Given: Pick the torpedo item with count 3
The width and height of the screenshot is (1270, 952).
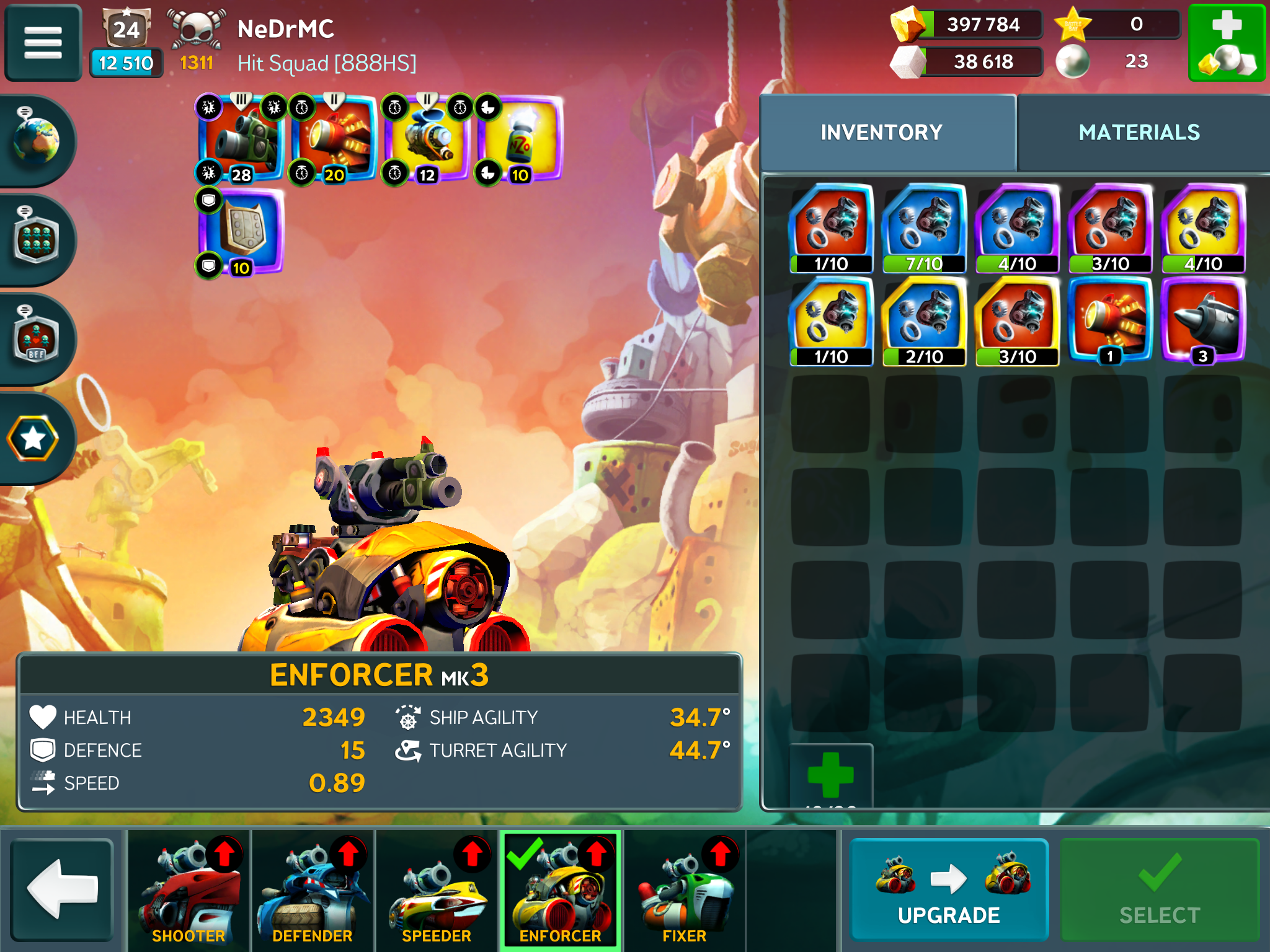Looking at the screenshot, I should click(x=1203, y=321).
